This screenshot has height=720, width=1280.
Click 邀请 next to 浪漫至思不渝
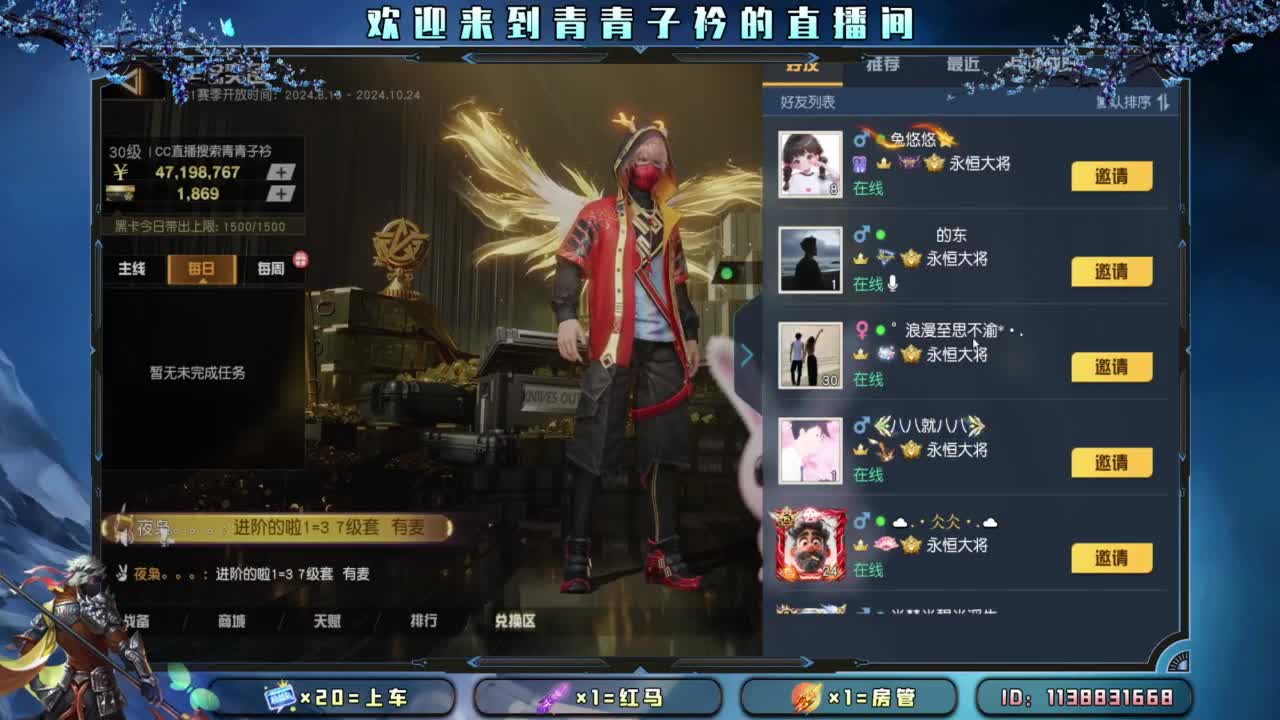pyautogui.click(x=1113, y=367)
